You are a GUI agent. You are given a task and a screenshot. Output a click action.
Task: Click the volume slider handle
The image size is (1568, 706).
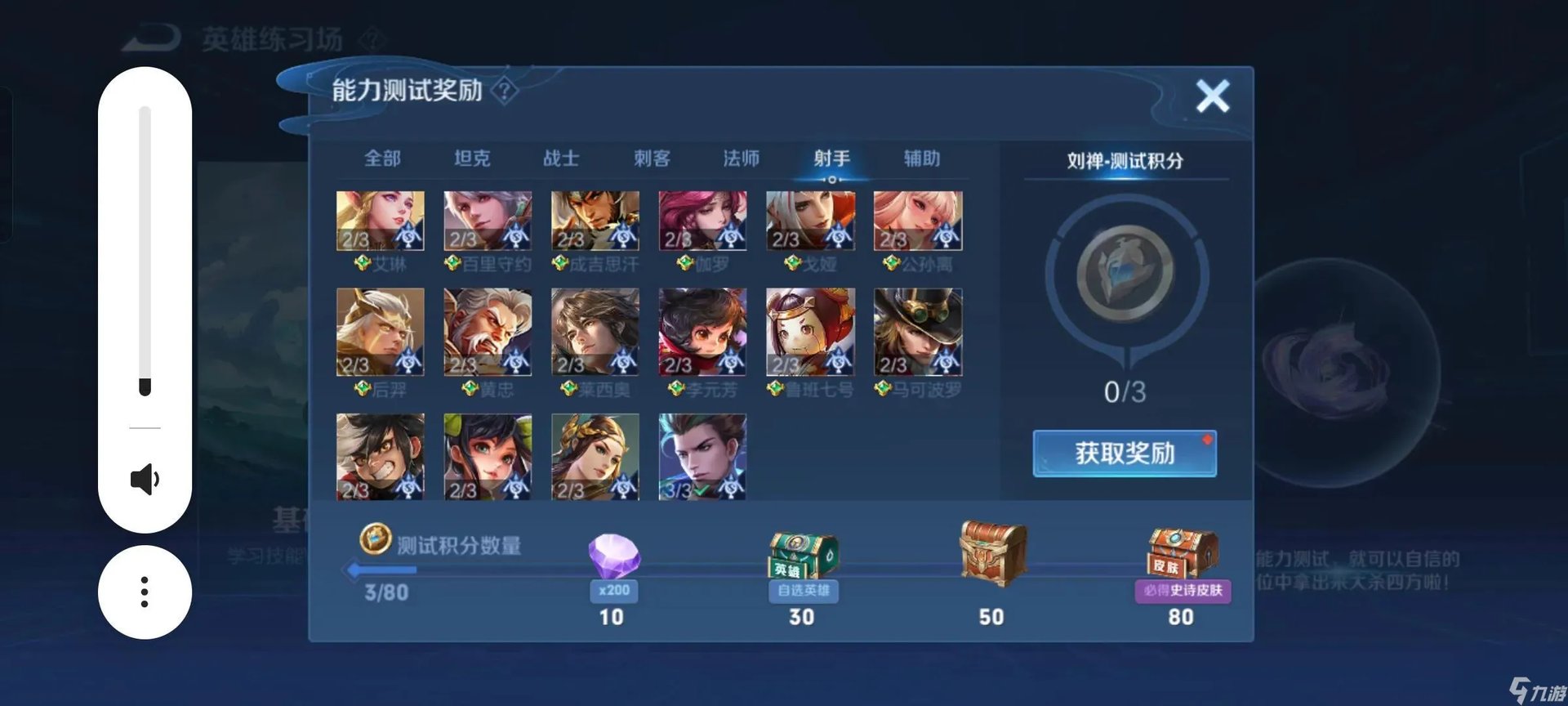[x=145, y=384]
